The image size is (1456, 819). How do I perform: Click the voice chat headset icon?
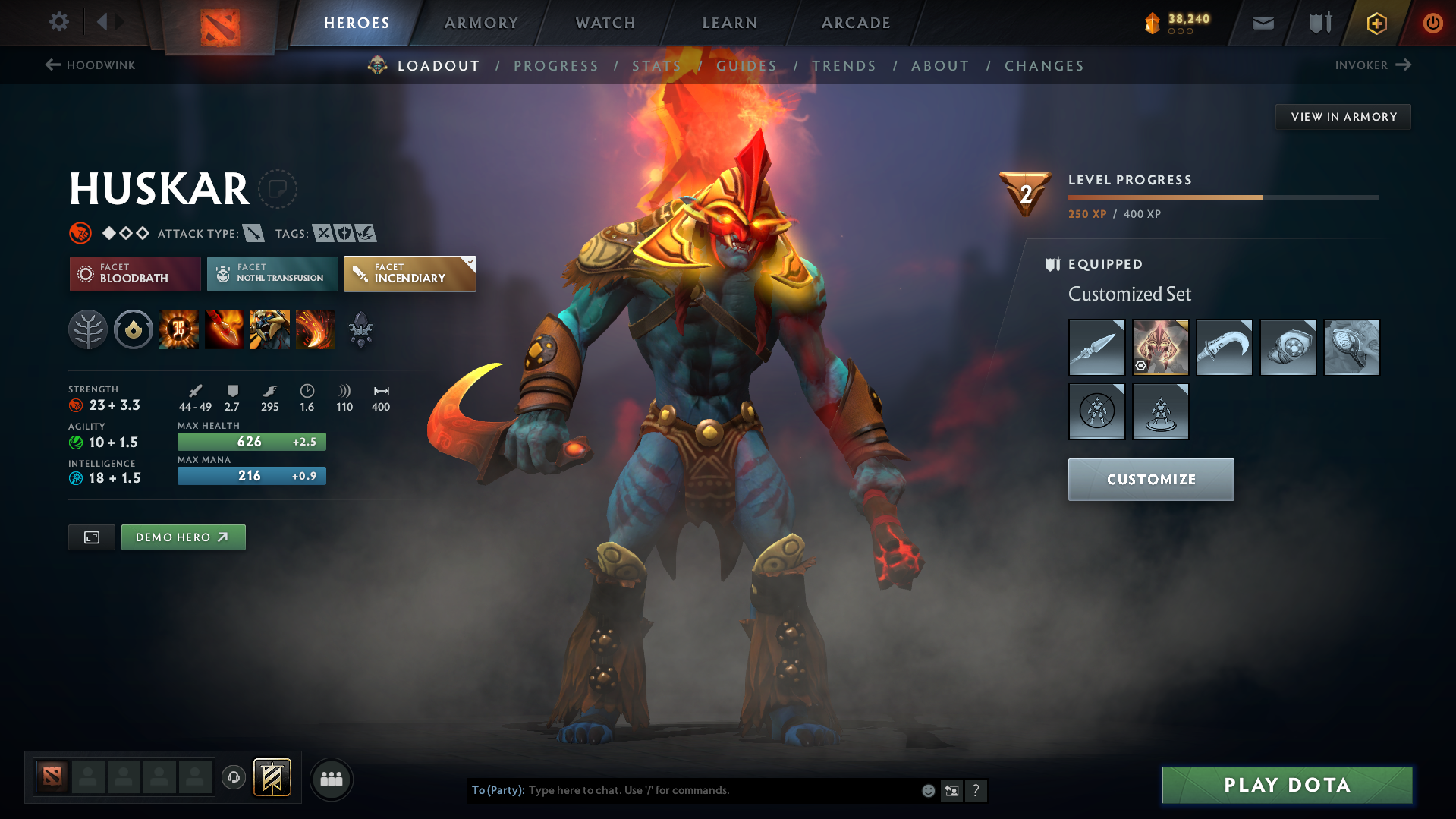pyautogui.click(x=233, y=778)
